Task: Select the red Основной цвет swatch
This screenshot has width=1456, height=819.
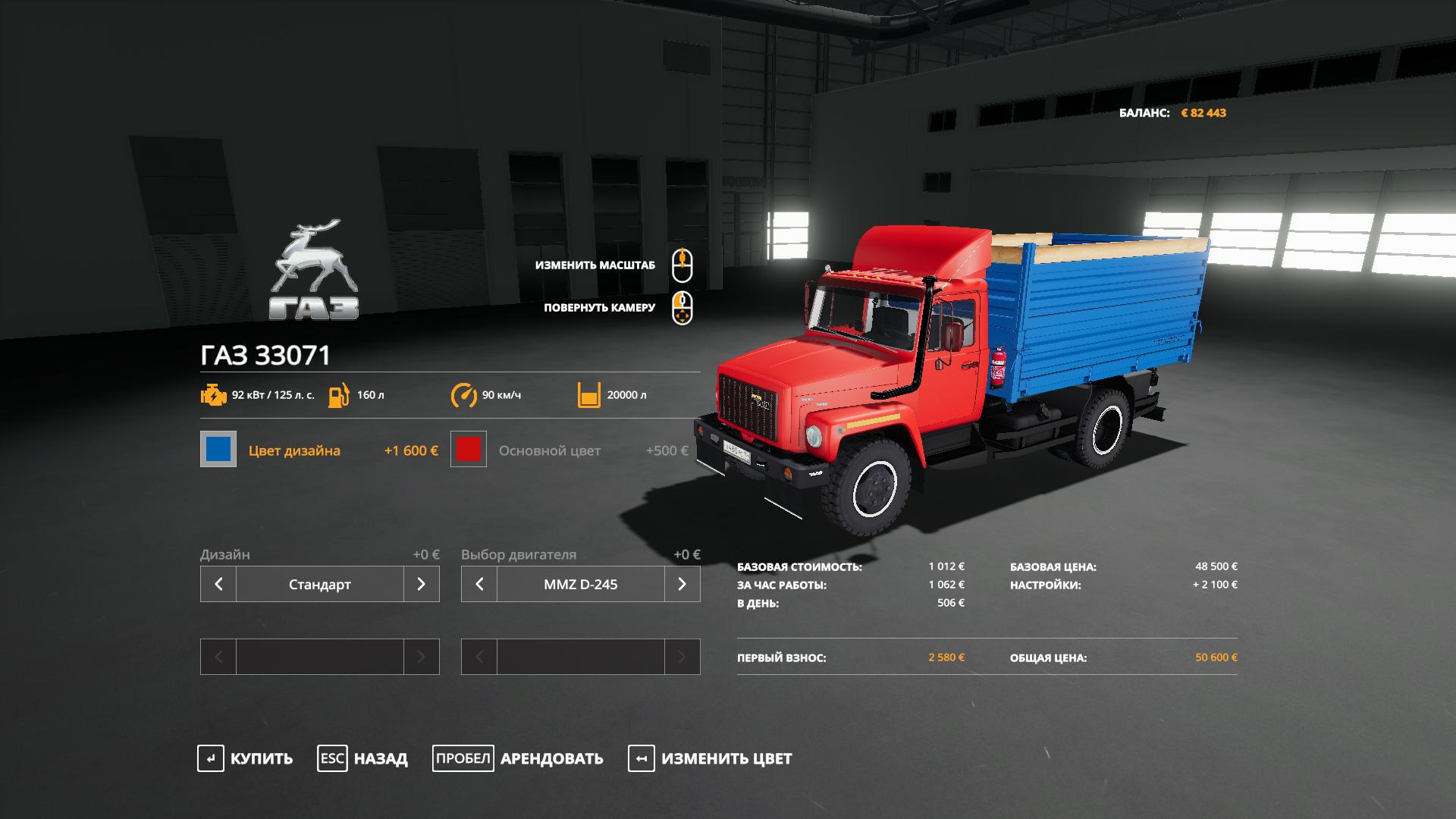Action: [469, 449]
